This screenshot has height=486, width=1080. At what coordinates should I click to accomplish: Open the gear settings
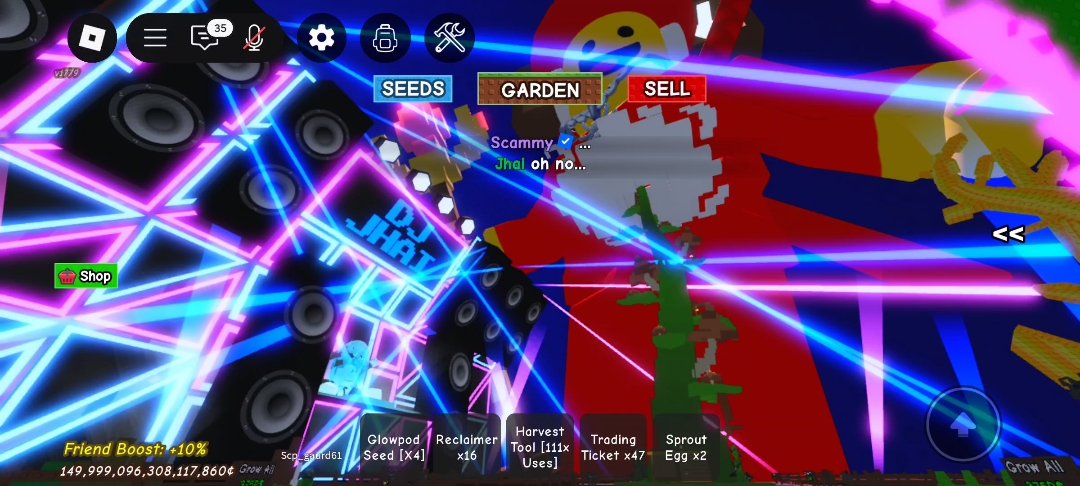click(x=321, y=38)
